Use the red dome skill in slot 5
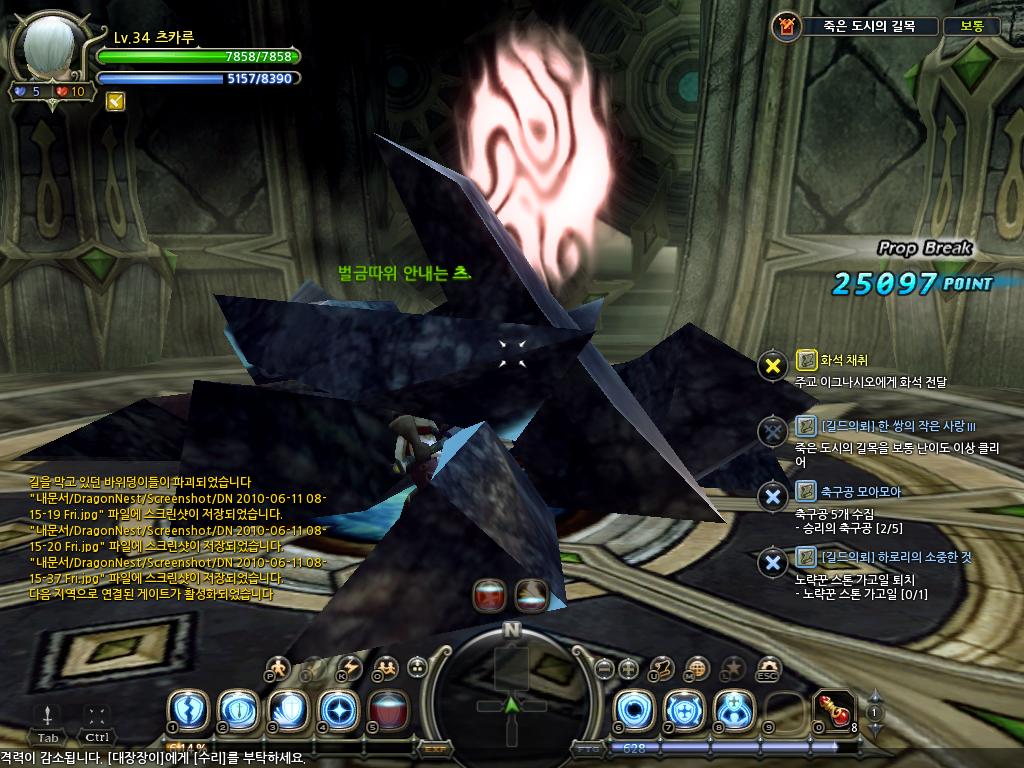 click(x=387, y=709)
